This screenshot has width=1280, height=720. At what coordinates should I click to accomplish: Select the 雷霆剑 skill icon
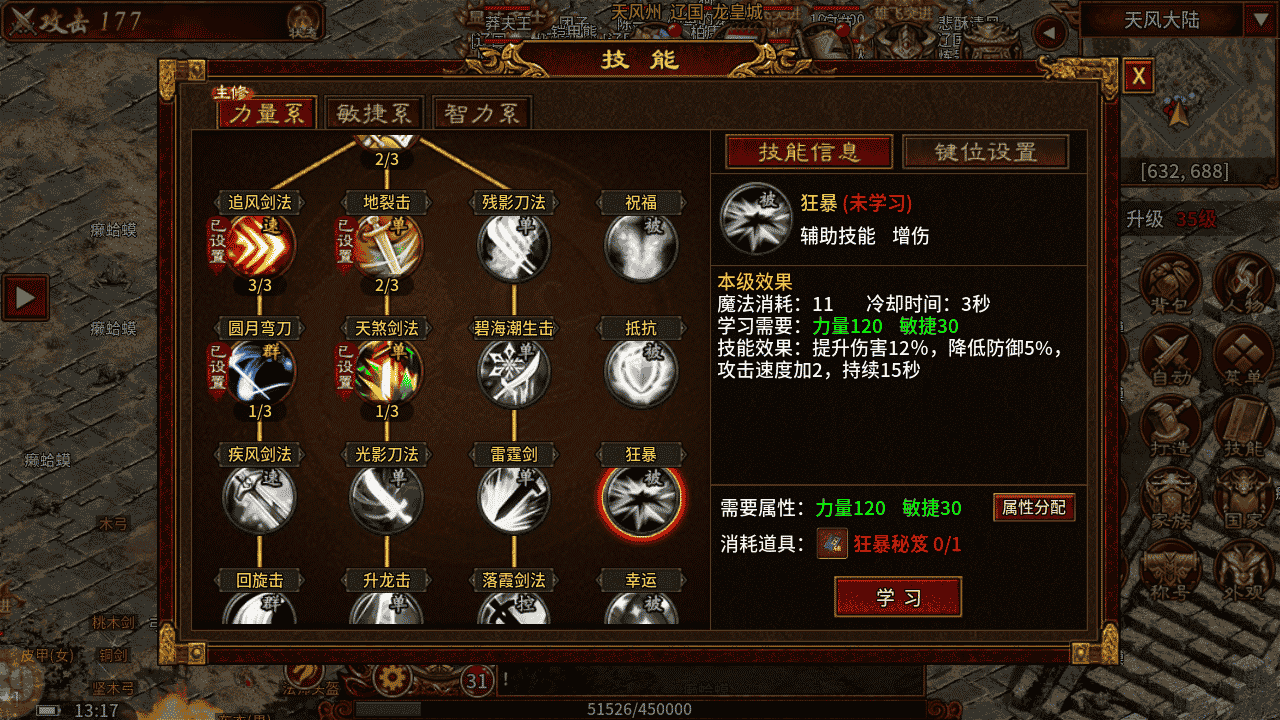(x=514, y=498)
